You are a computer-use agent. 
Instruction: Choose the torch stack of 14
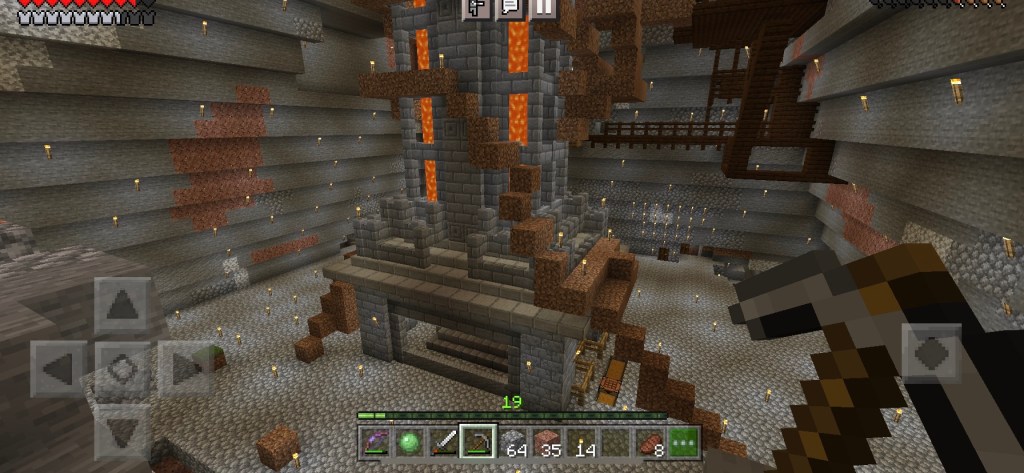click(x=581, y=443)
